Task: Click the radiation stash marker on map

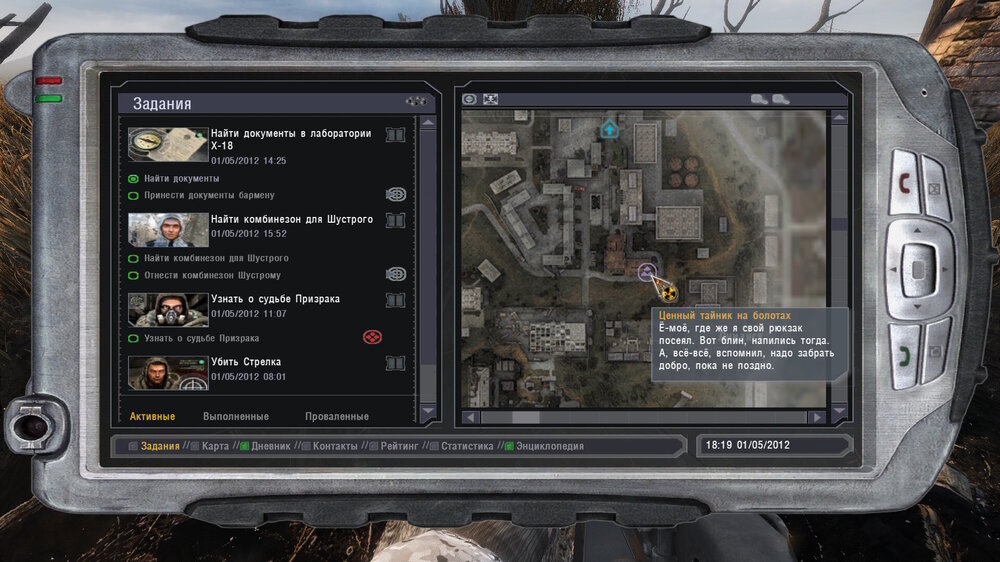Action: point(665,292)
